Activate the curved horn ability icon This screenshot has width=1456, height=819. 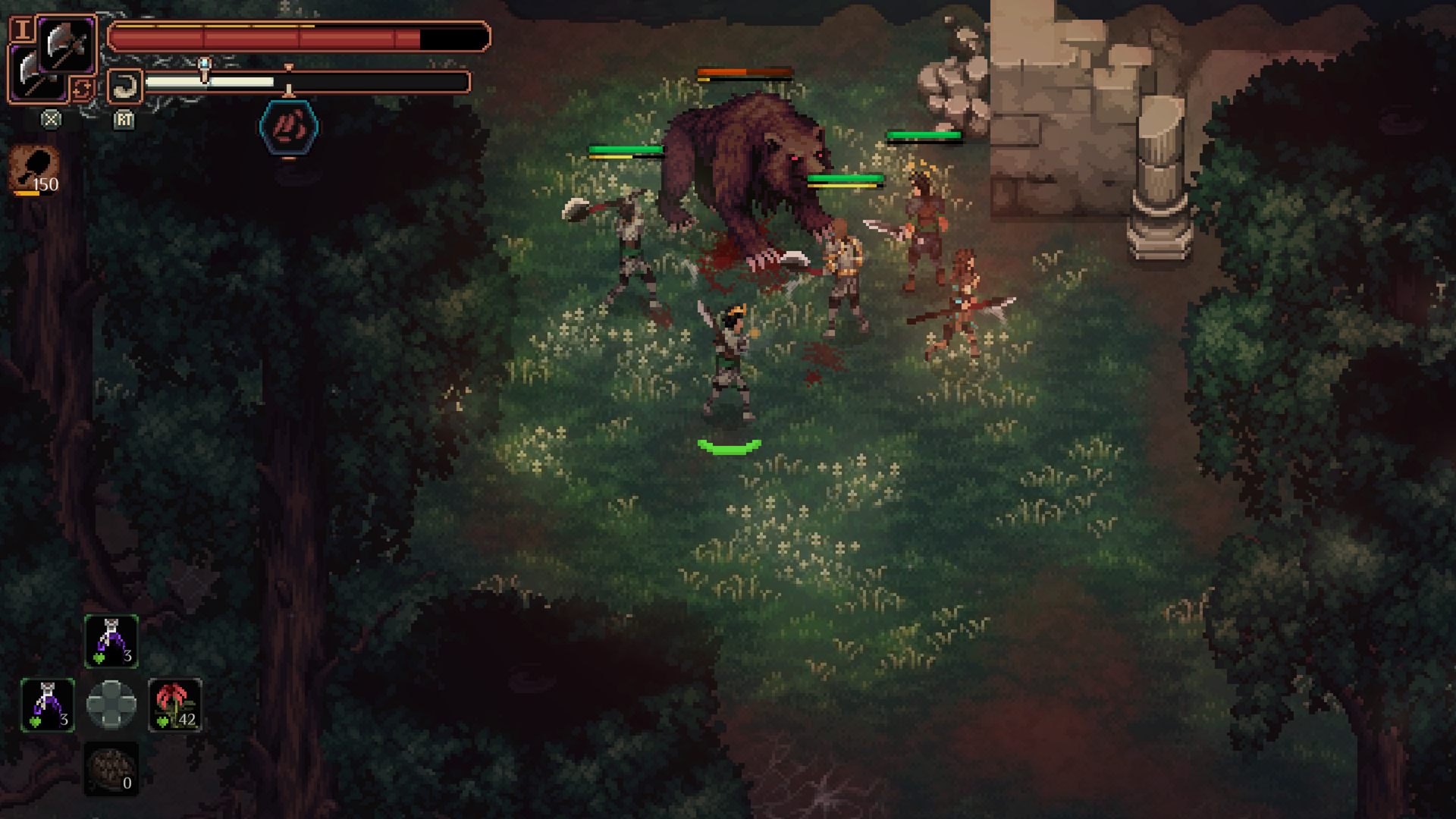pyautogui.click(x=125, y=86)
